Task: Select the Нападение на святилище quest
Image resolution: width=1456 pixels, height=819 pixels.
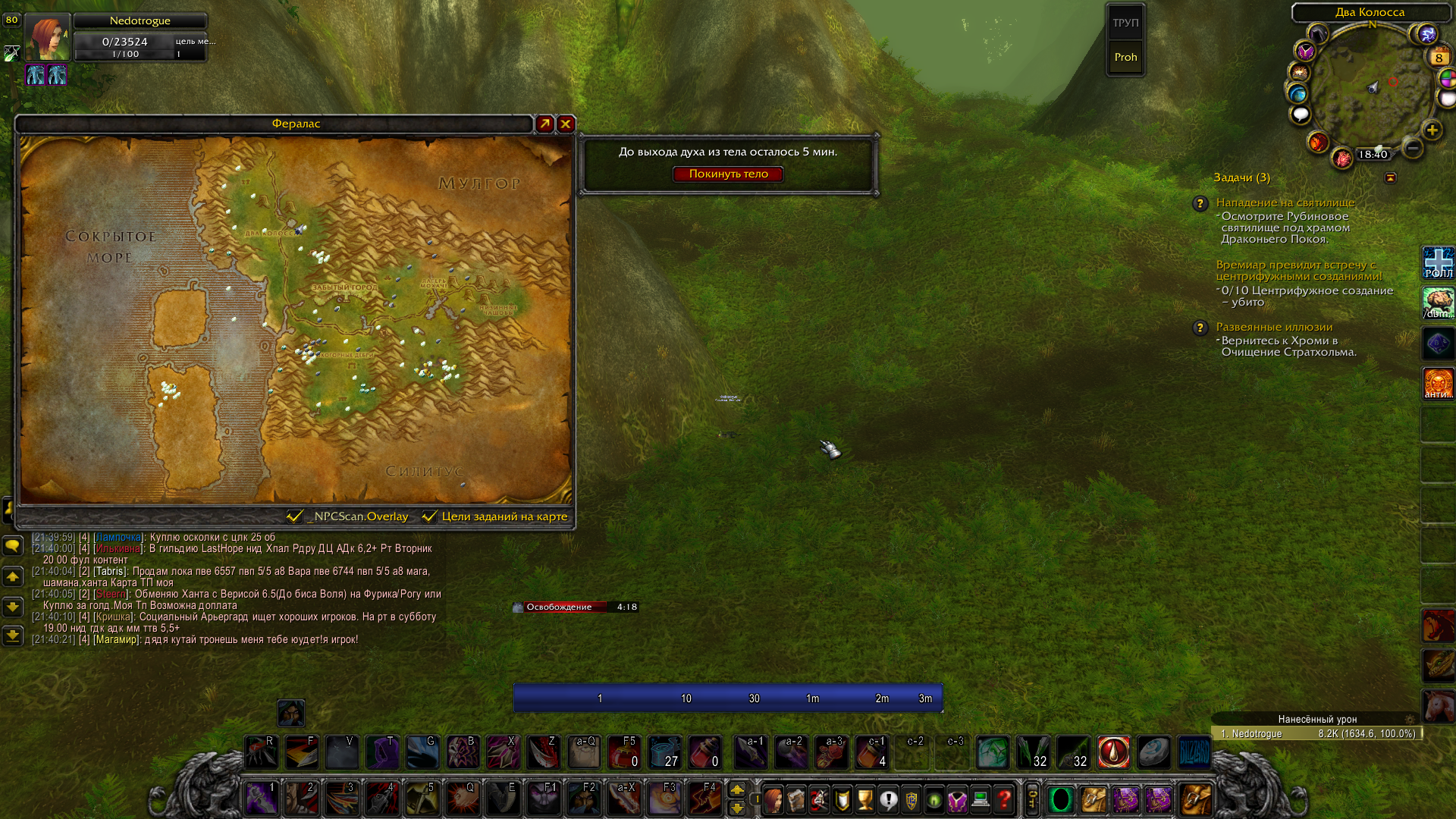Action: 1285,202
